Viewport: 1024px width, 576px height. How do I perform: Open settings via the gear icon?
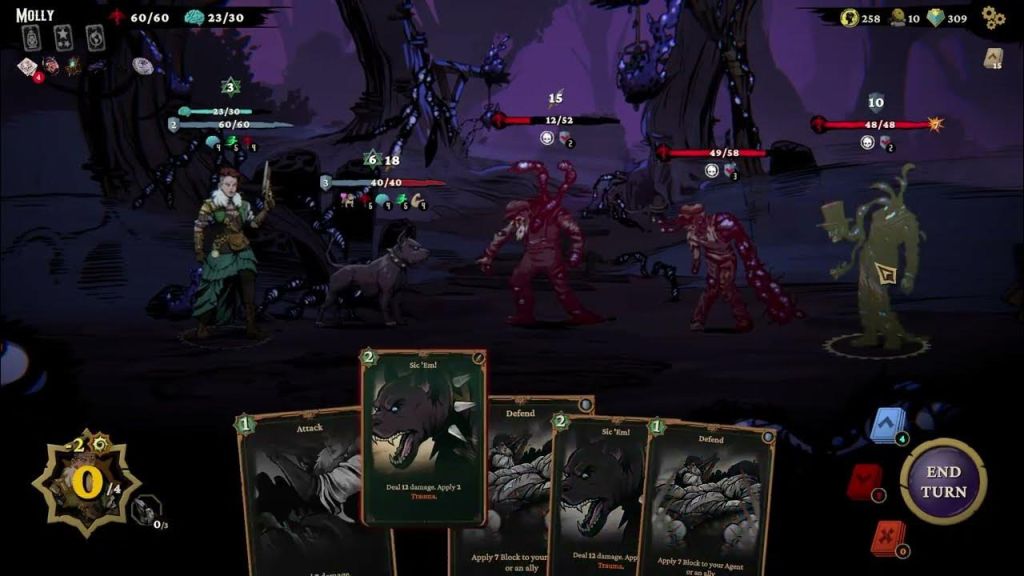coord(992,17)
